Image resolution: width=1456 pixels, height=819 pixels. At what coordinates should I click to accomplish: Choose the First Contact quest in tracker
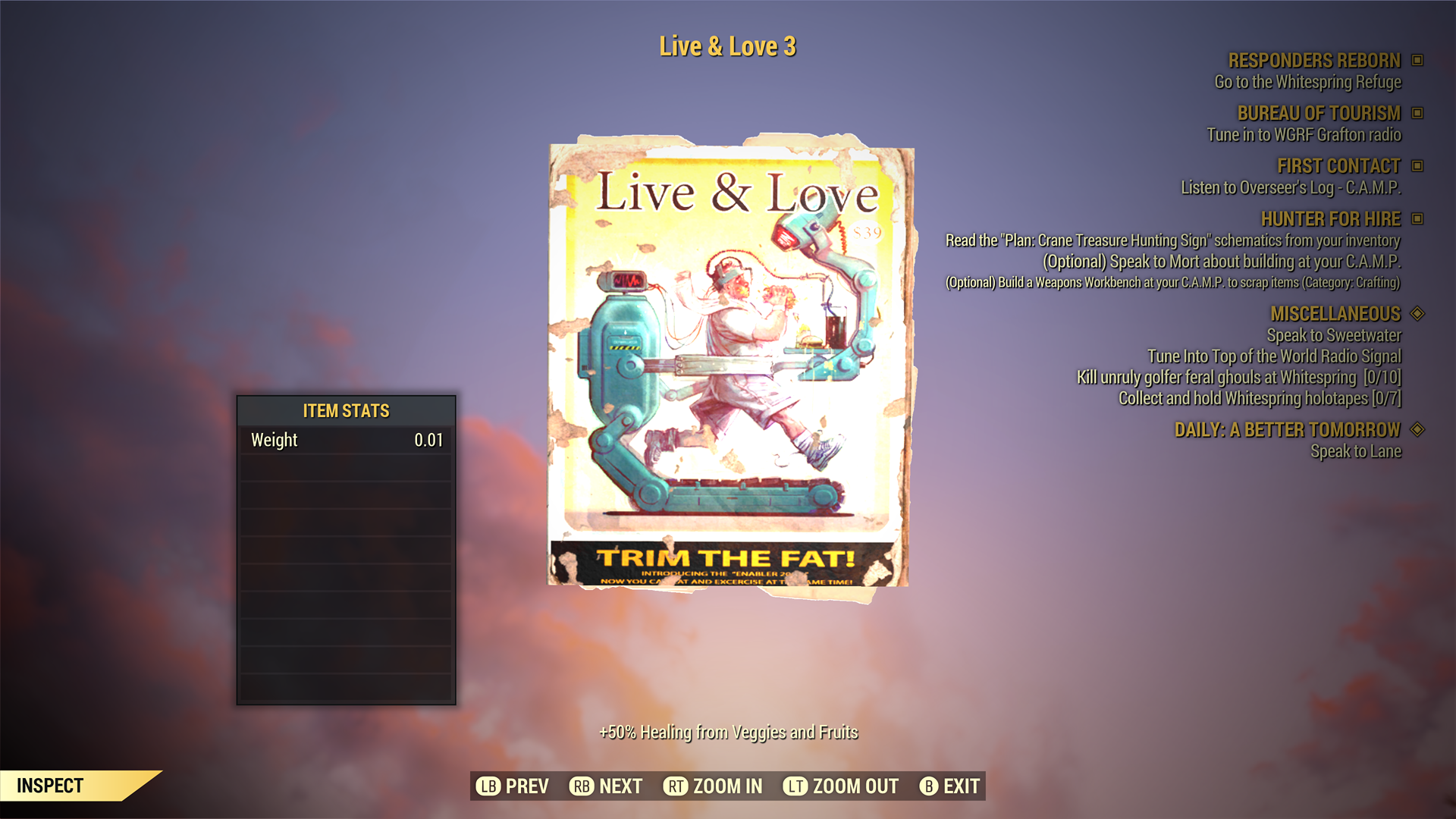pos(1338,166)
